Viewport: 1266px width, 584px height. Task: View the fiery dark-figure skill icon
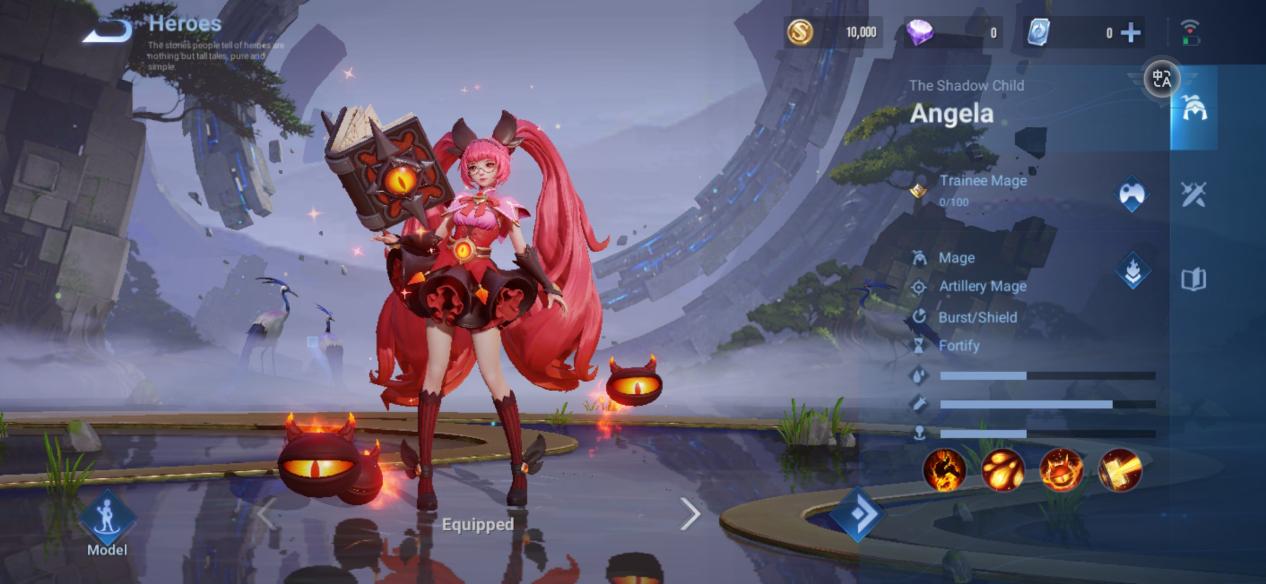point(944,469)
